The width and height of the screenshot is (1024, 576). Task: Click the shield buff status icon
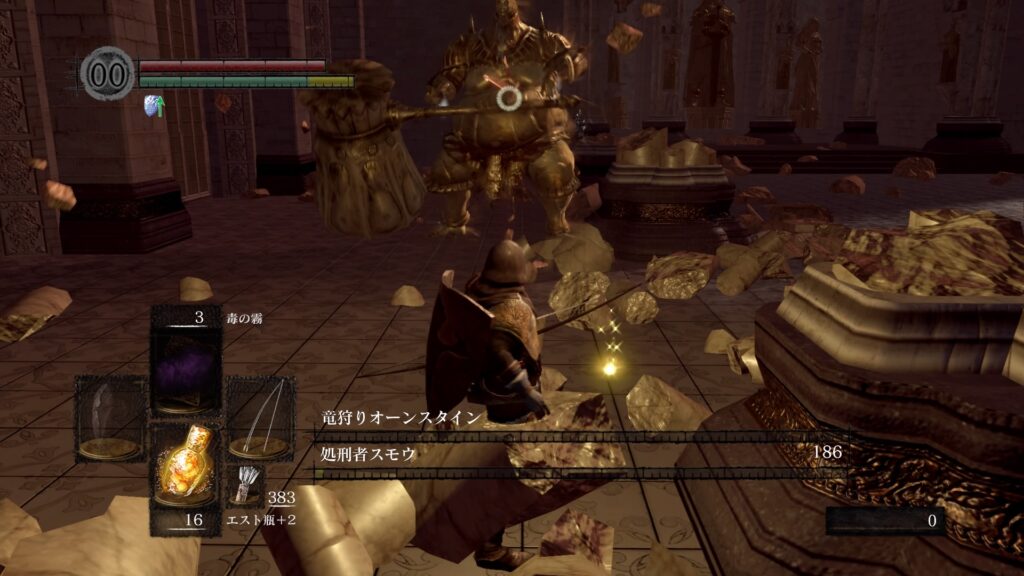[x=154, y=104]
